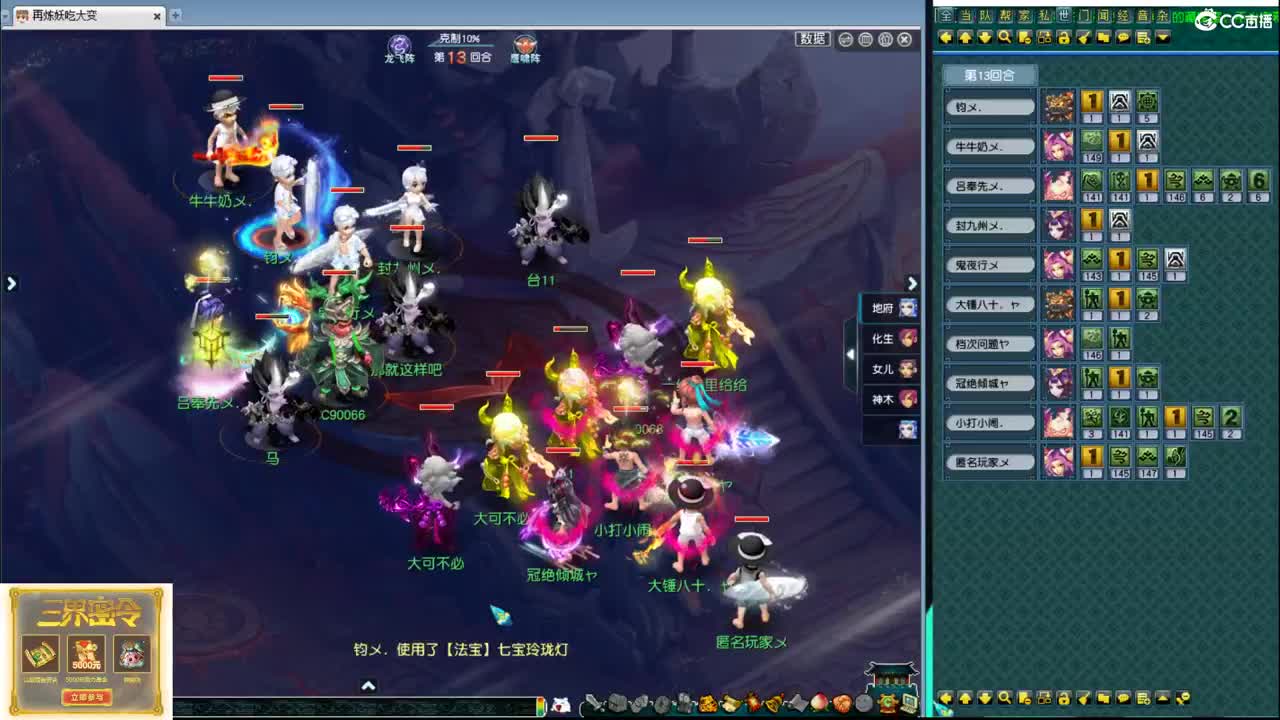Click the 立即参与 participation button
The image size is (1280, 720).
pos(85,699)
